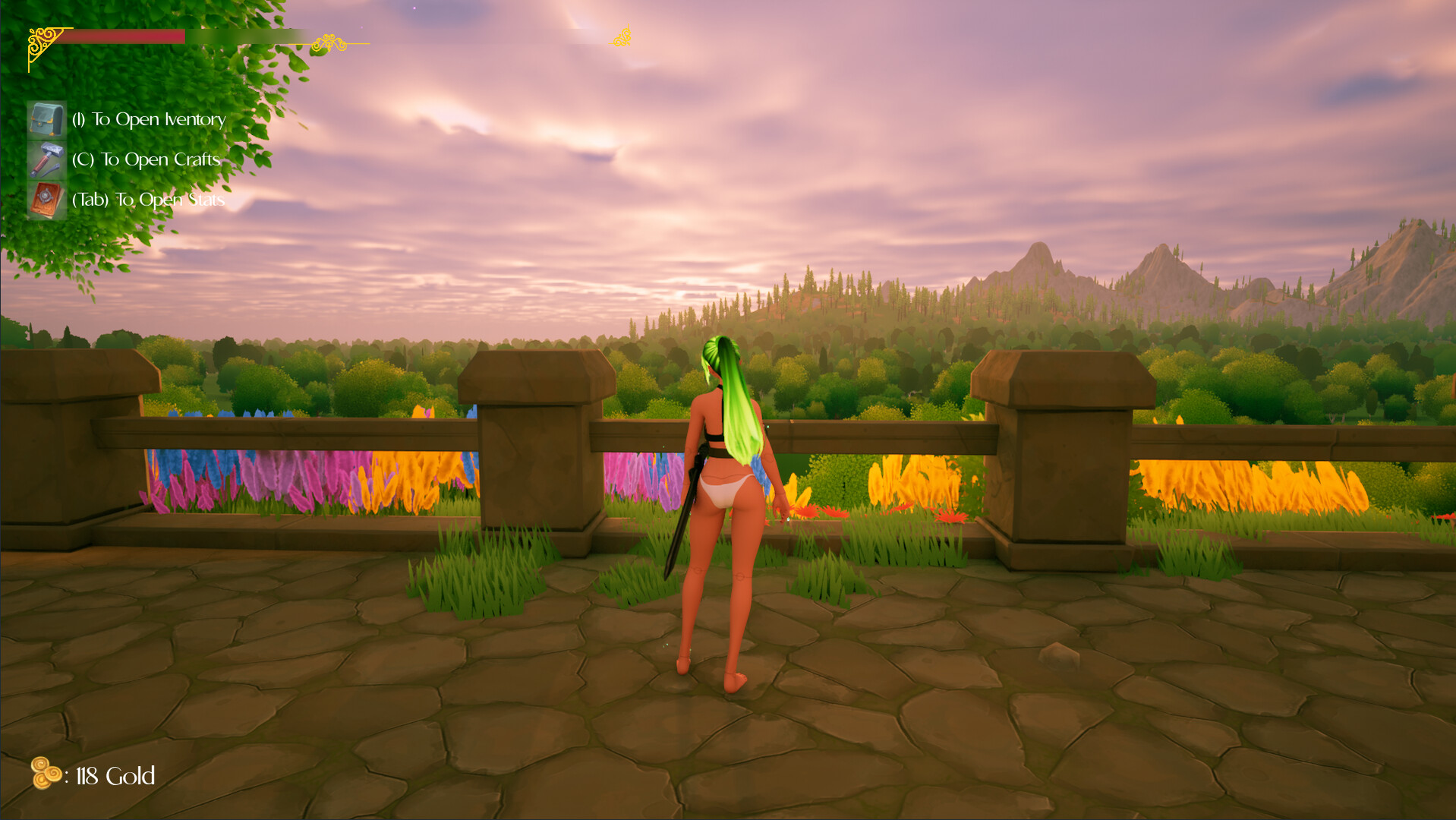Image resolution: width=1456 pixels, height=820 pixels.
Task: Click the "(I) To Open Iventory" label
Action: point(149,119)
